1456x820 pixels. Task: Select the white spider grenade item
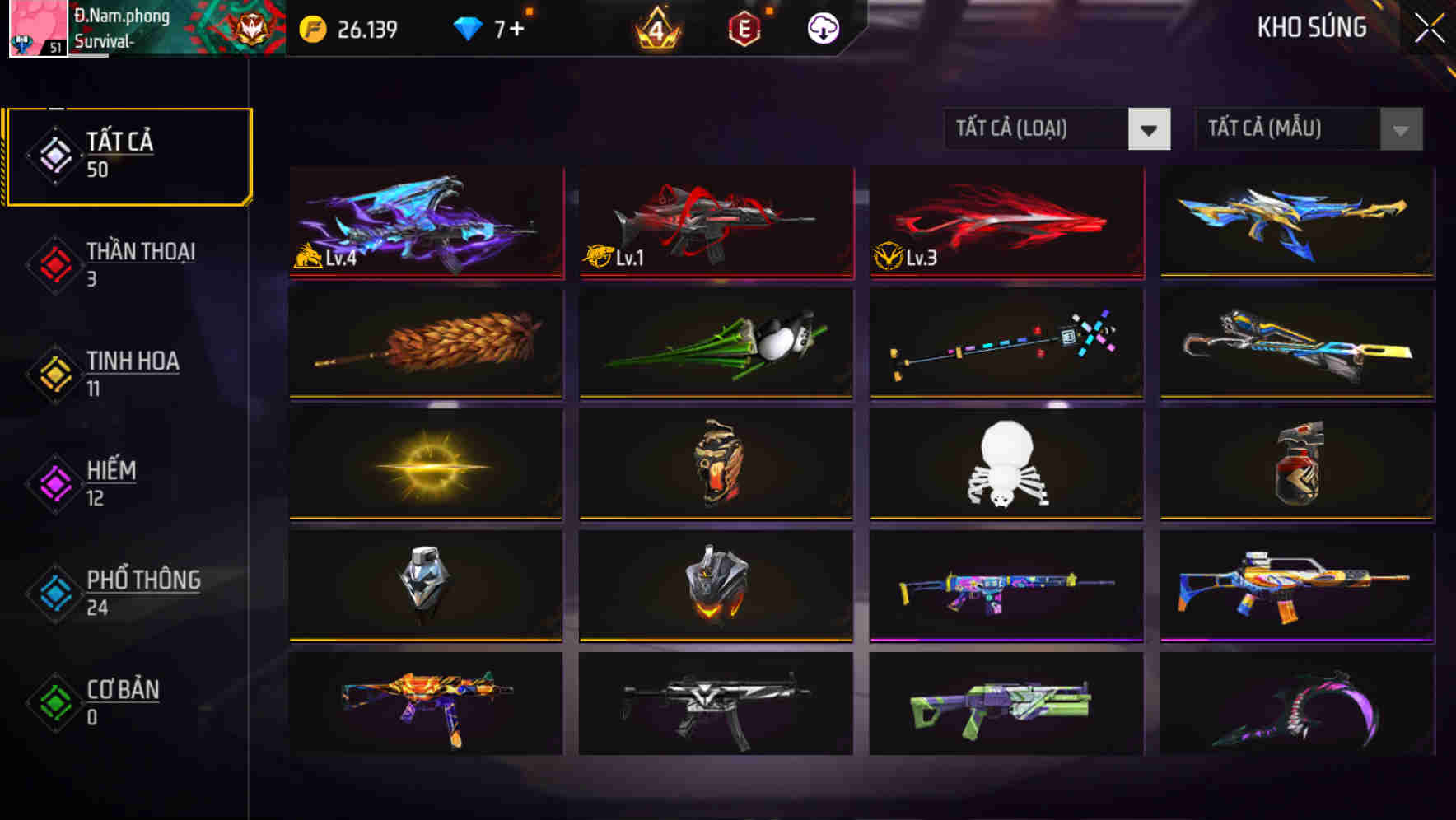tap(1006, 465)
